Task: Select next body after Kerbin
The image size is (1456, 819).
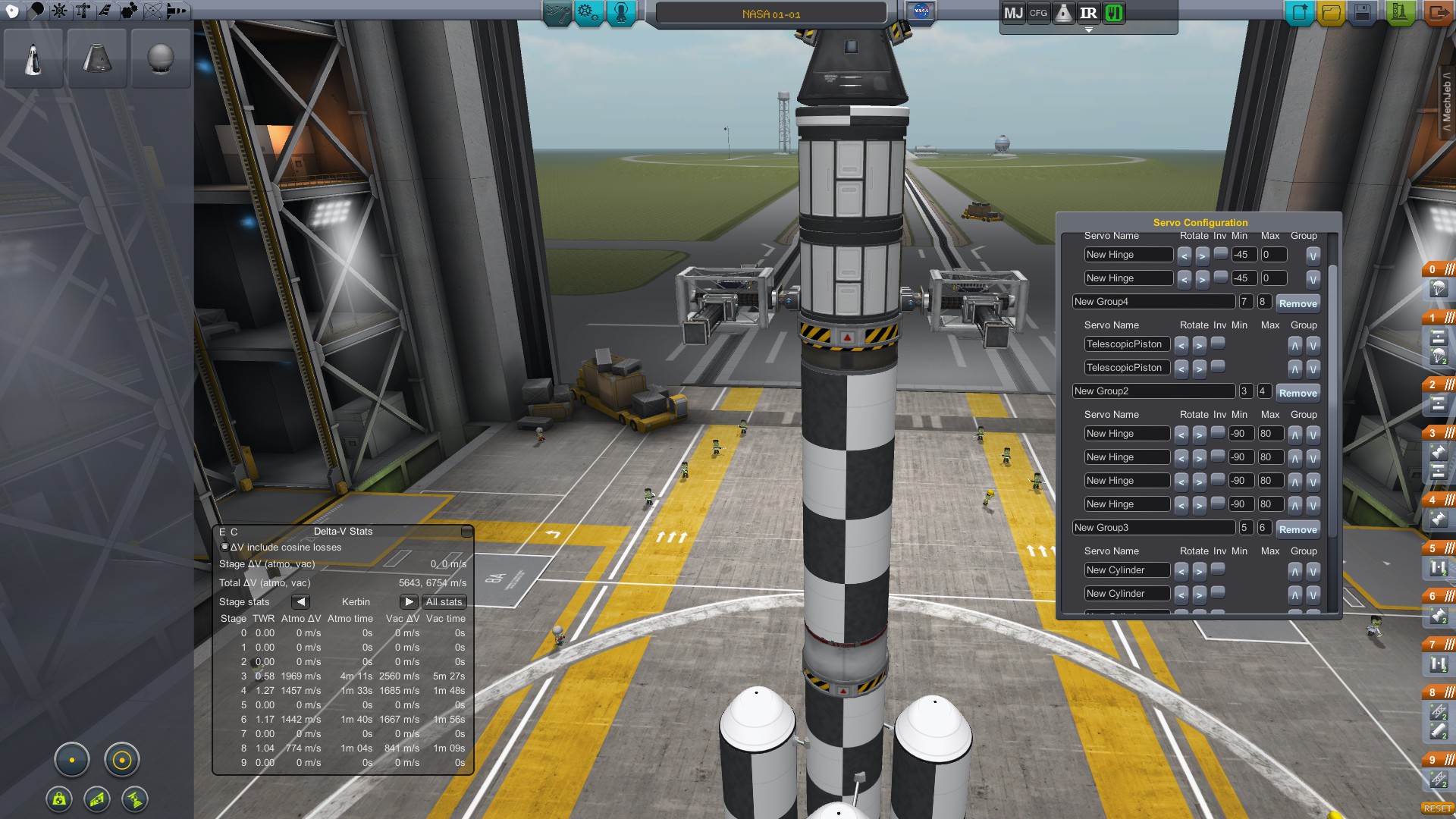Action: (x=409, y=602)
